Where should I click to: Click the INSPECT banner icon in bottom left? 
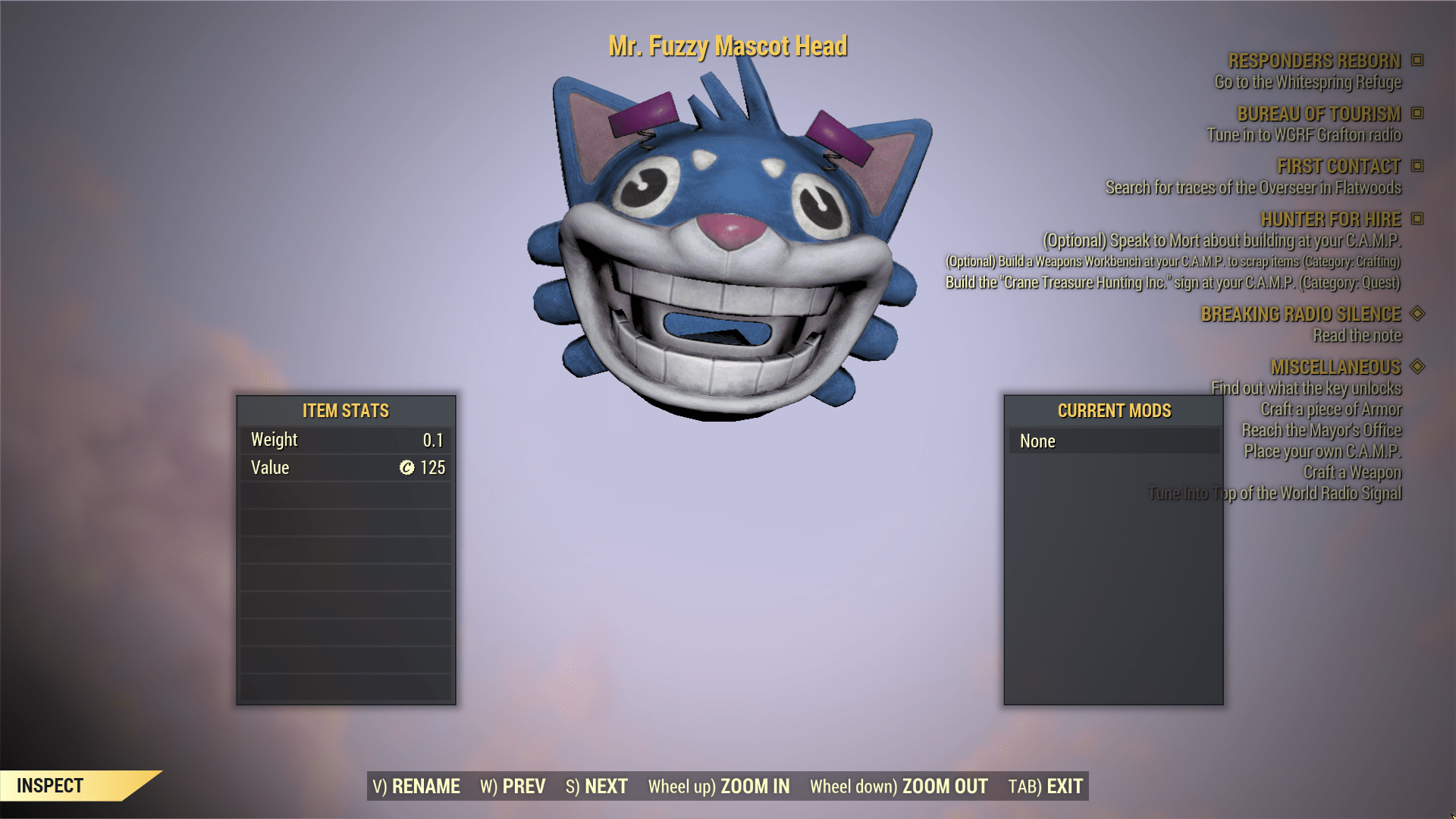49,786
